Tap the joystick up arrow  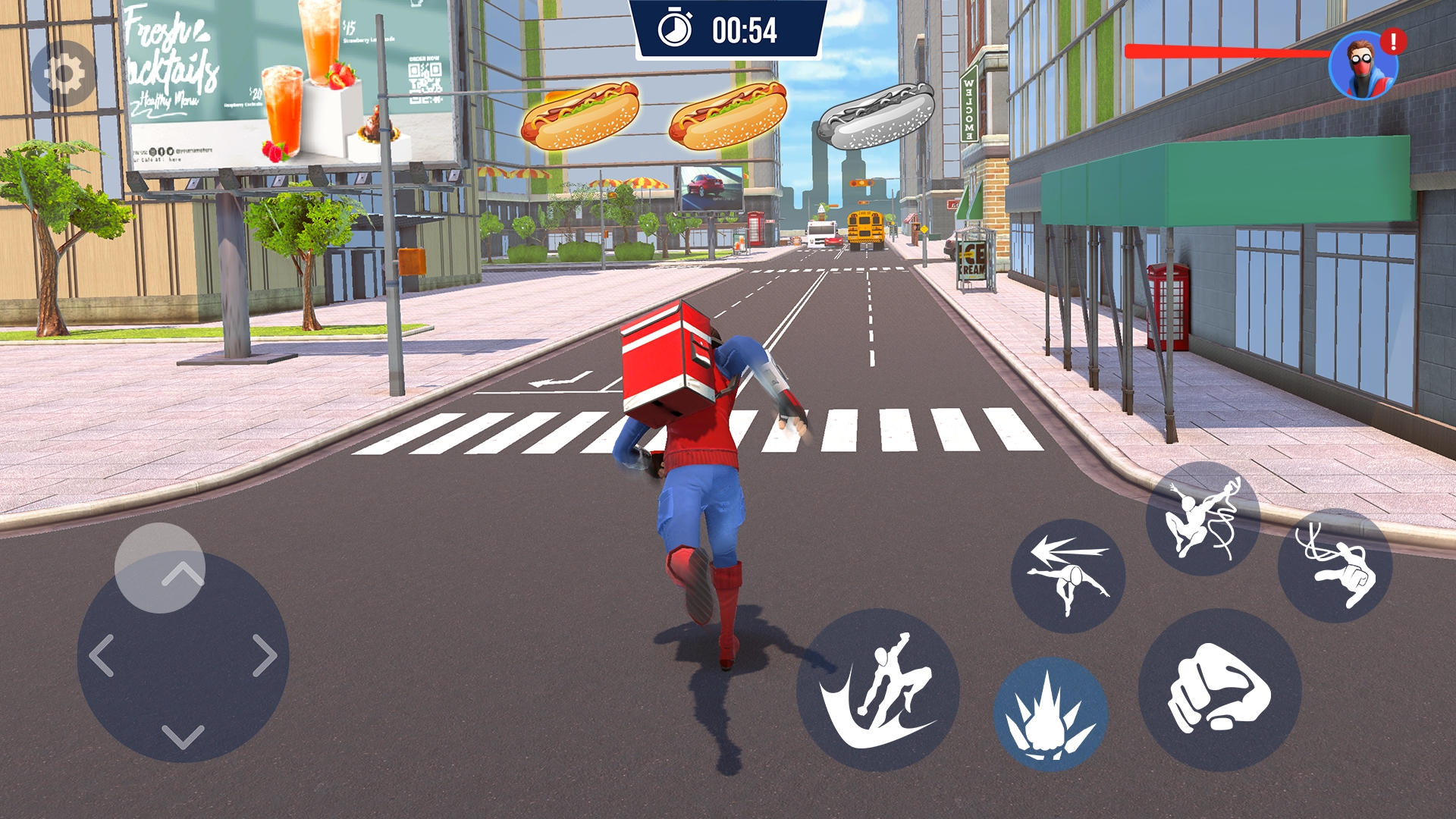(183, 574)
